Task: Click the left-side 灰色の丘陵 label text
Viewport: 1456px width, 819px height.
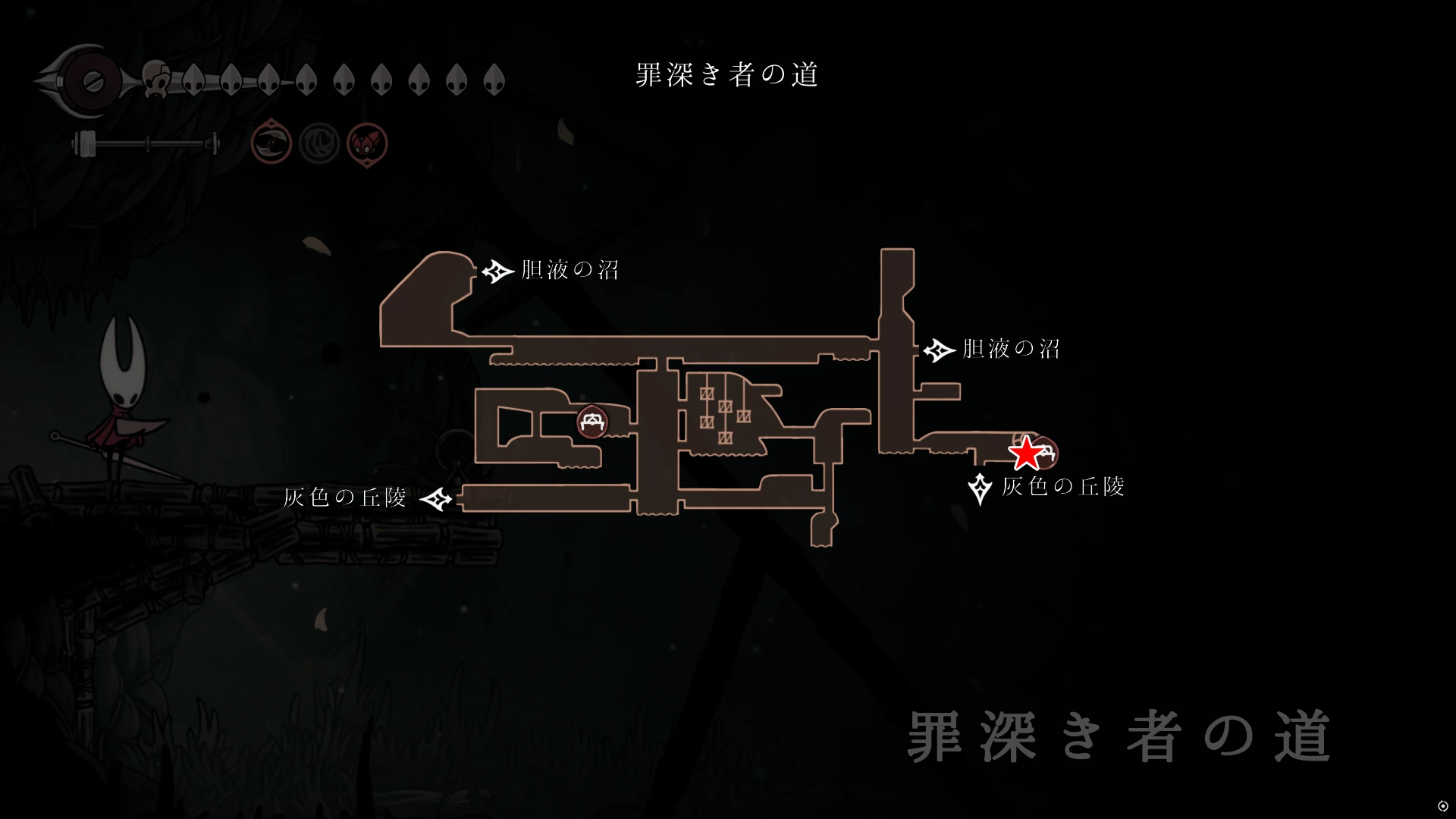Action: pos(347,498)
